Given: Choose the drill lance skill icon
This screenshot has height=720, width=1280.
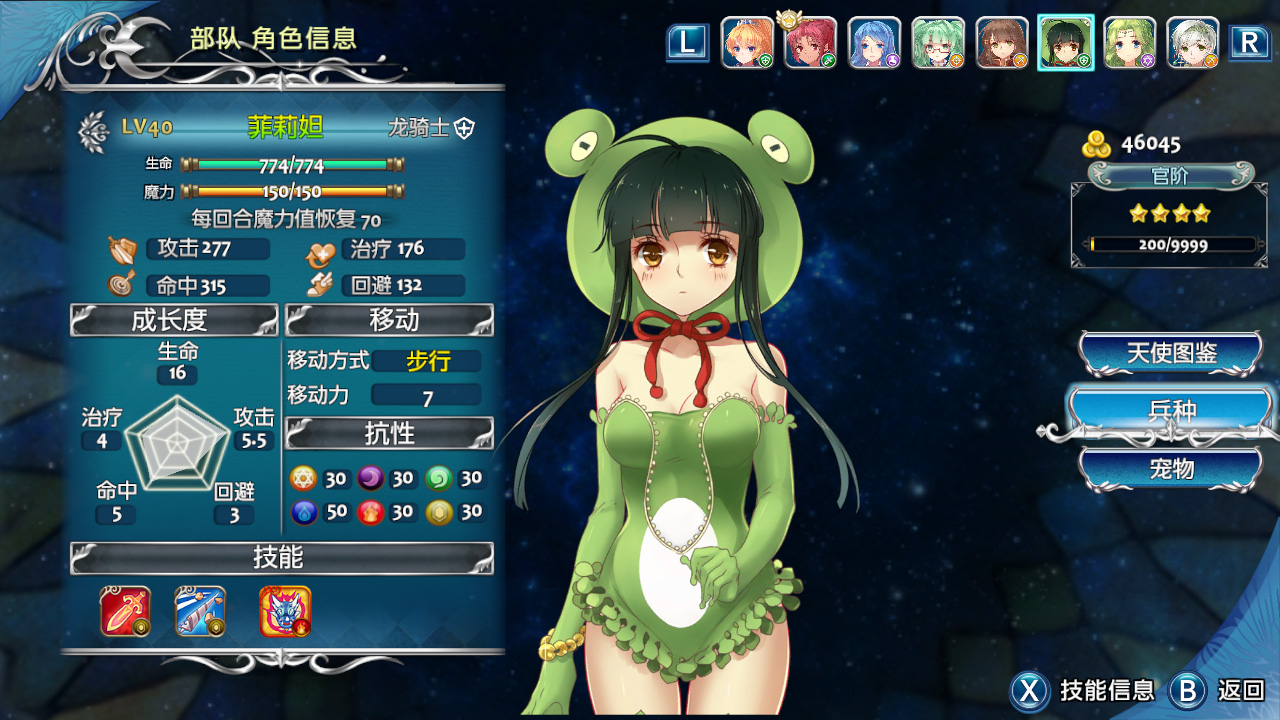Looking at the screenshot, I should click(x=200, y=611).
